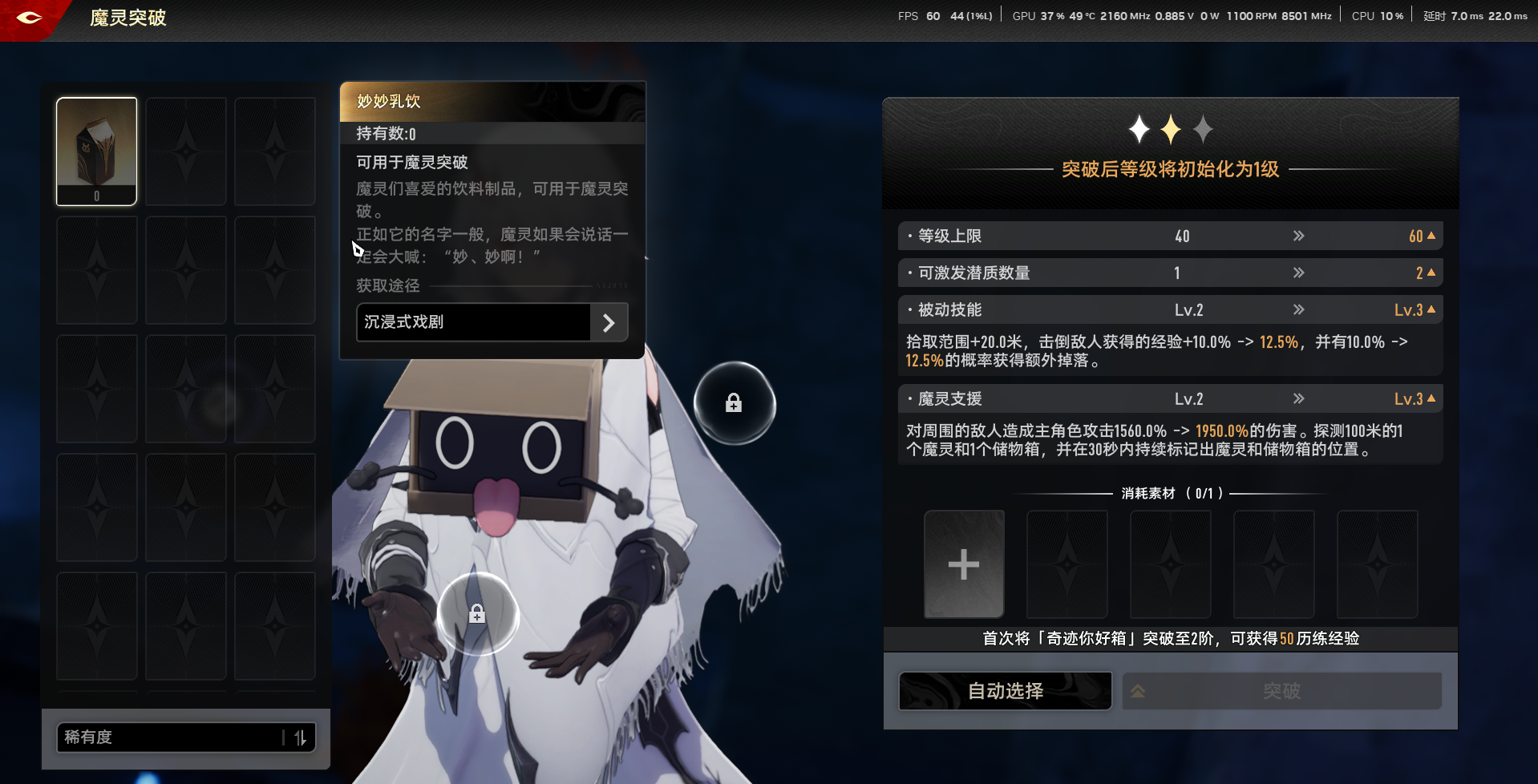Select an empty inventory slot beside the milk drink
This screenshot has height=784, width=1538.
pos(185,151)
